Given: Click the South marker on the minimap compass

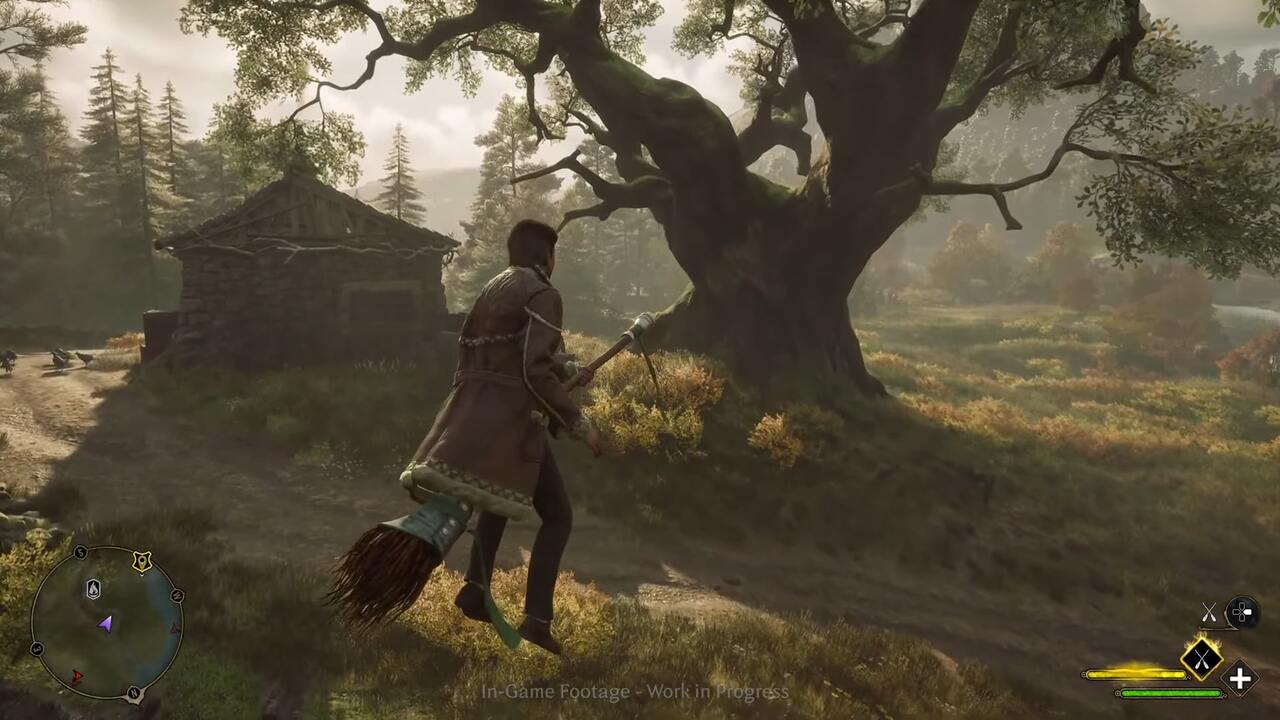Looking at the screenshot, I should pos(79,550).
